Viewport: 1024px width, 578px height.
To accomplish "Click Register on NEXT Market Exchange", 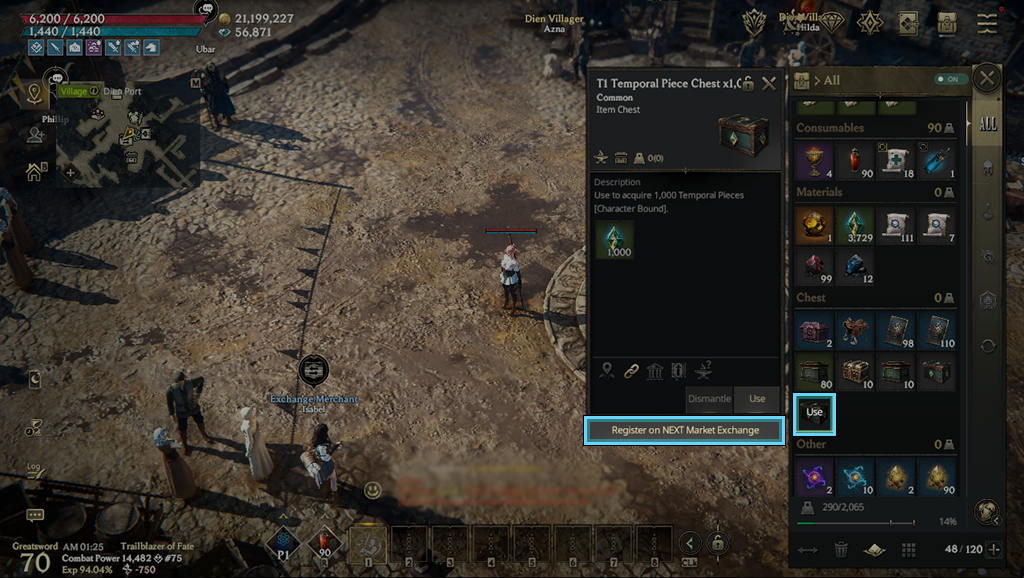I will pos(684,430).
